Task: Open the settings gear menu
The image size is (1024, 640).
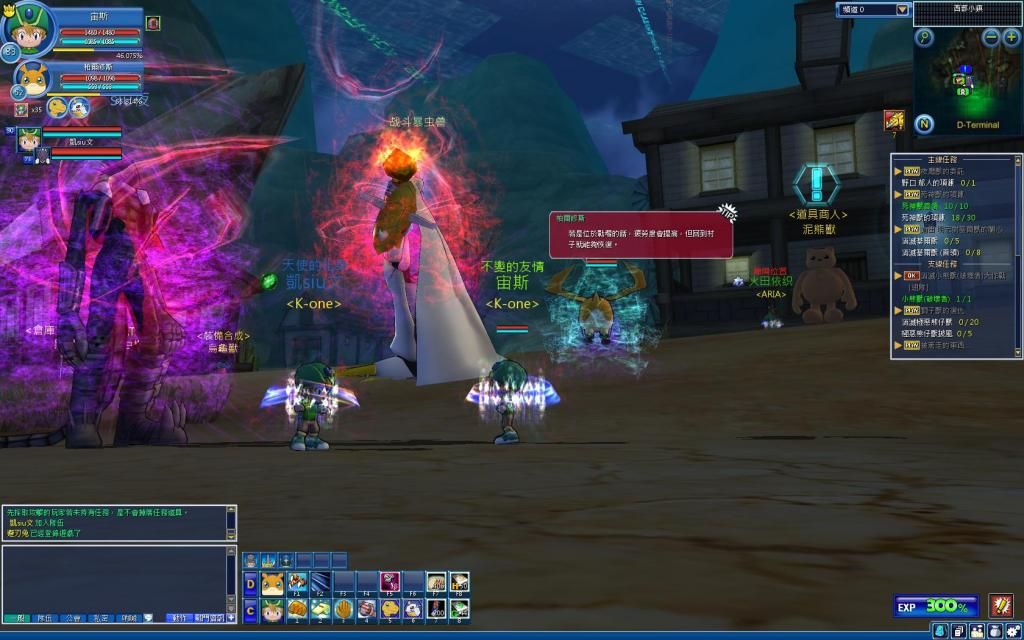Action: 1013,630
